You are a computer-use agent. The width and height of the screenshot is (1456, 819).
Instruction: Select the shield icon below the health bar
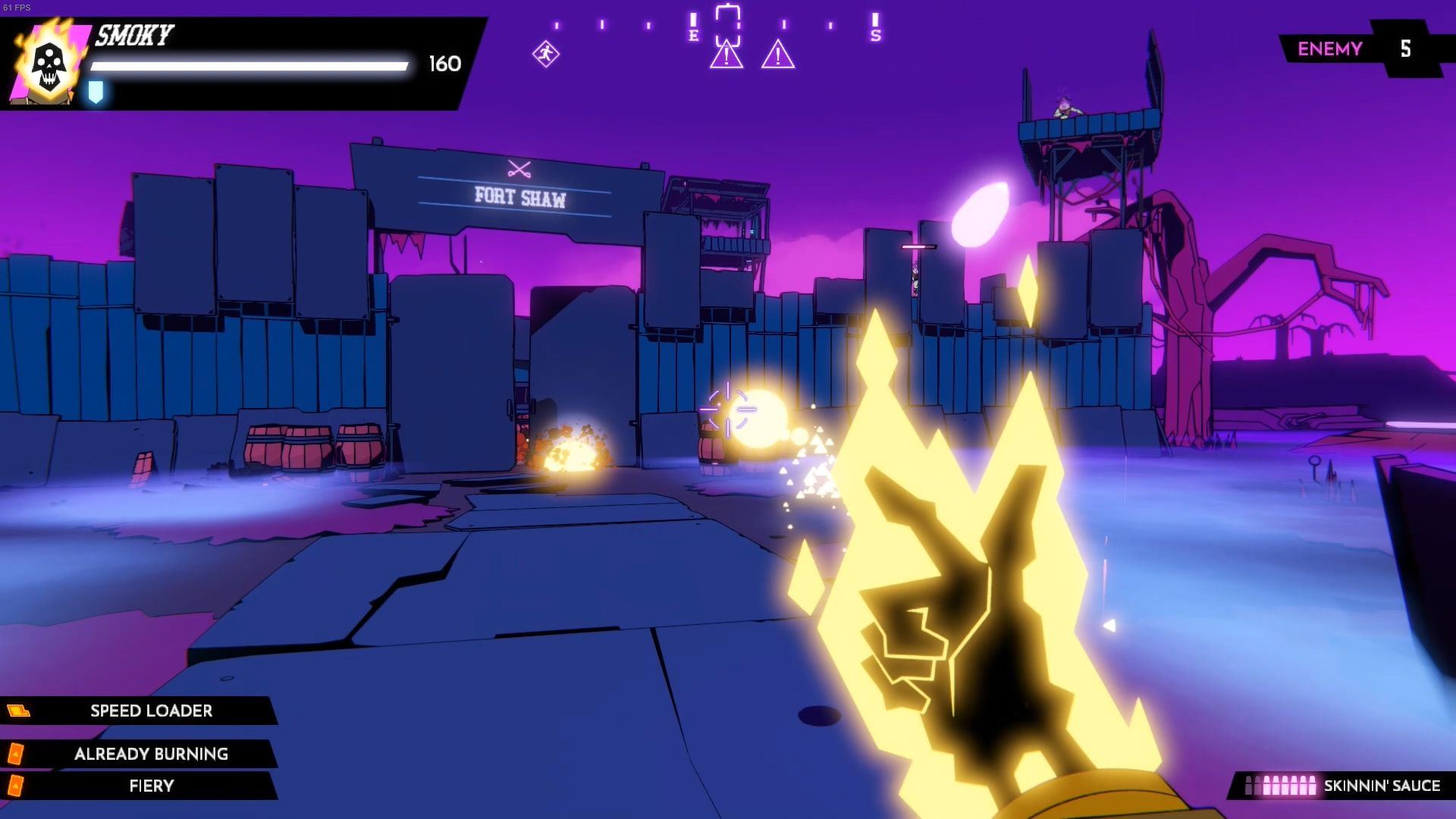pos(96,92)
